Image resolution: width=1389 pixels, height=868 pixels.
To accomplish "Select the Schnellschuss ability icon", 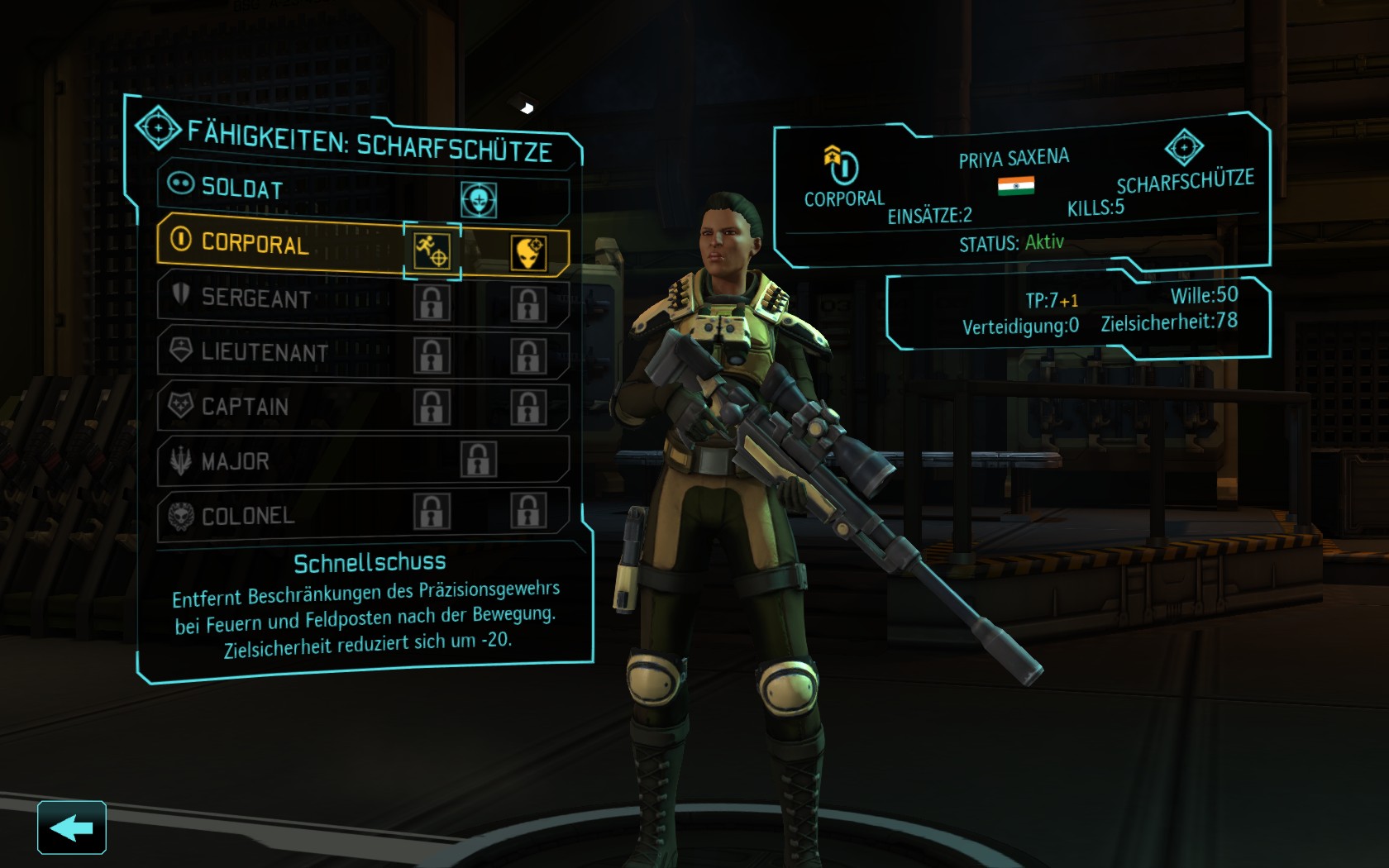I will pos(432,250).
